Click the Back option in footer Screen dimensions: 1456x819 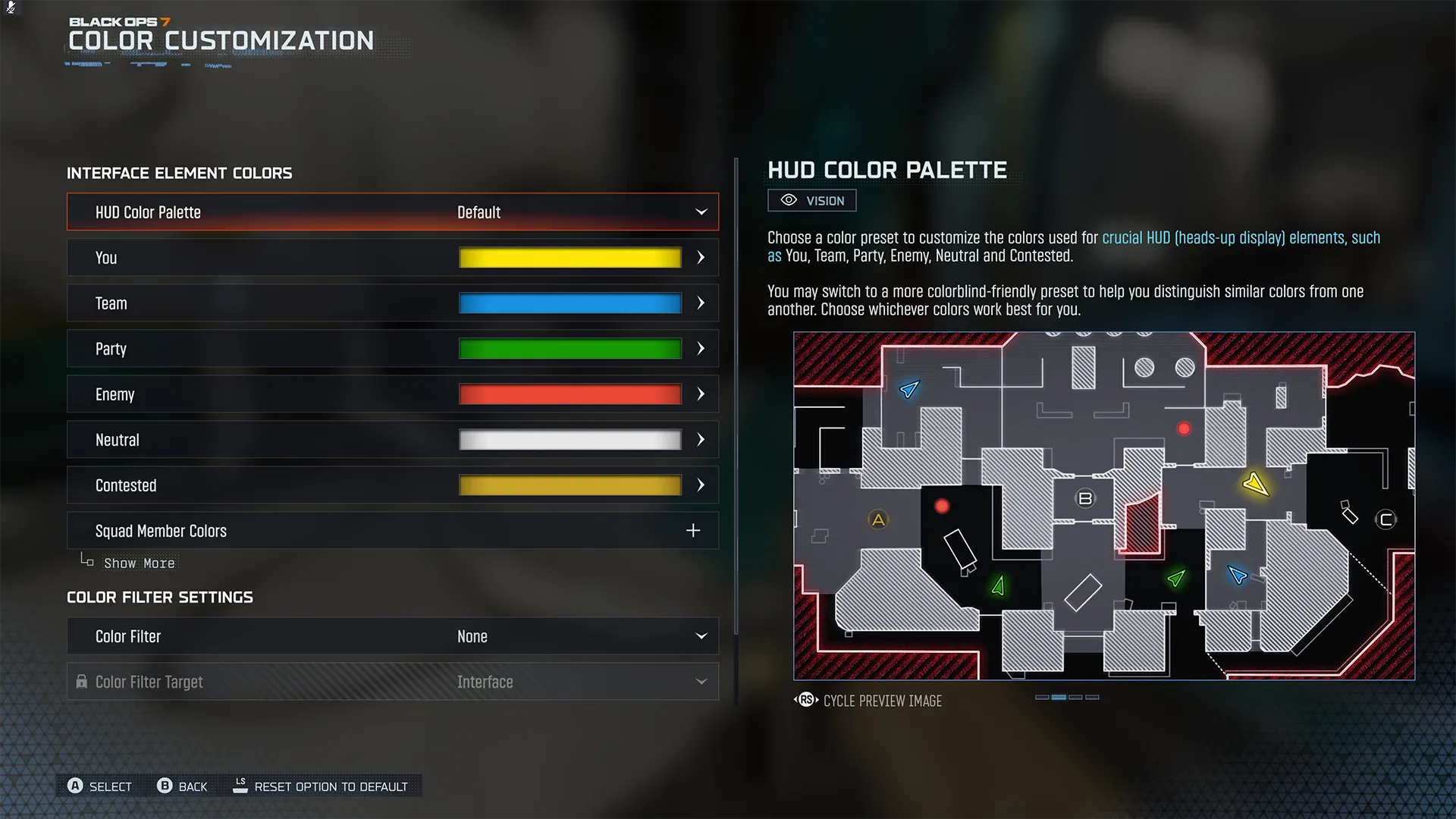(x=183, y=786)
